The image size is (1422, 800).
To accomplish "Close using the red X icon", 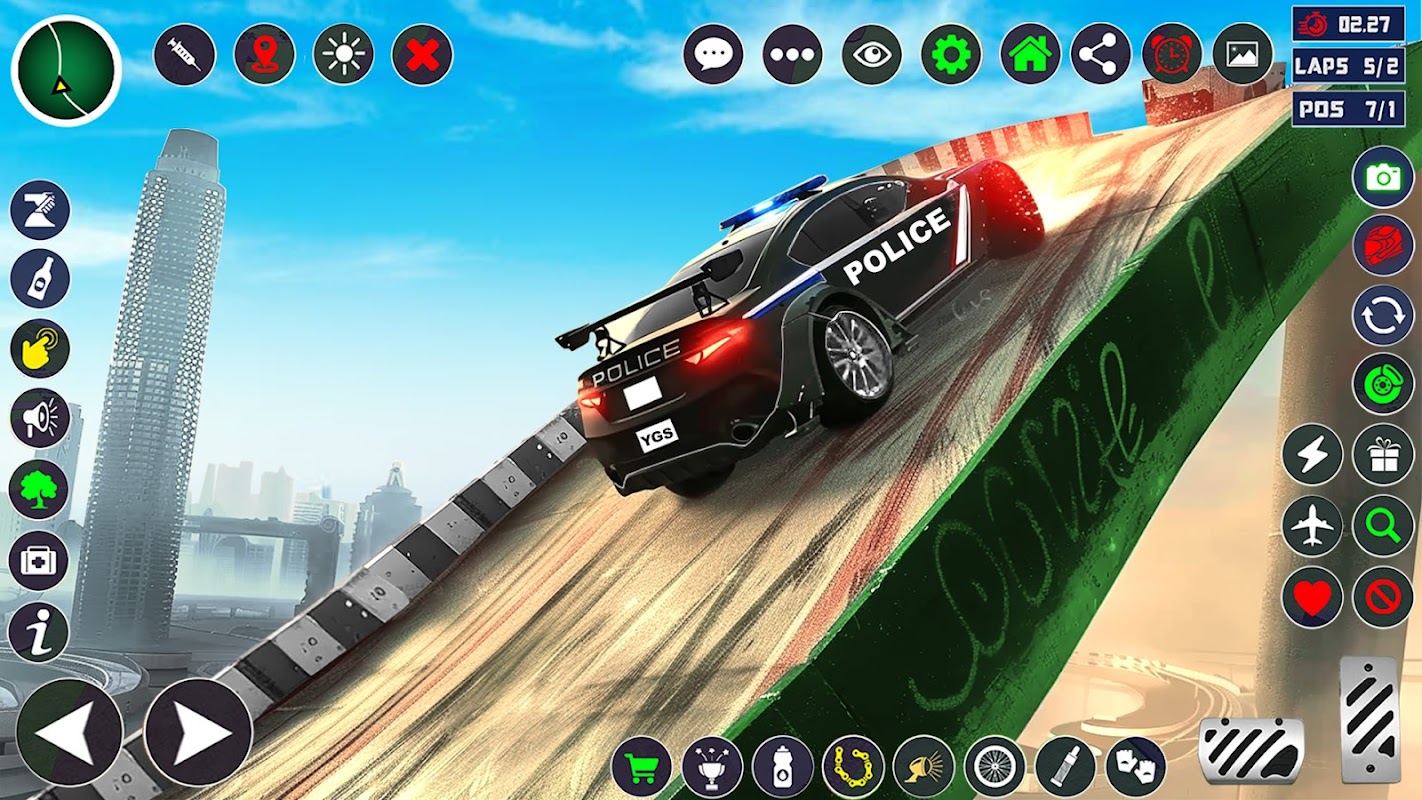I will point(422,54).
